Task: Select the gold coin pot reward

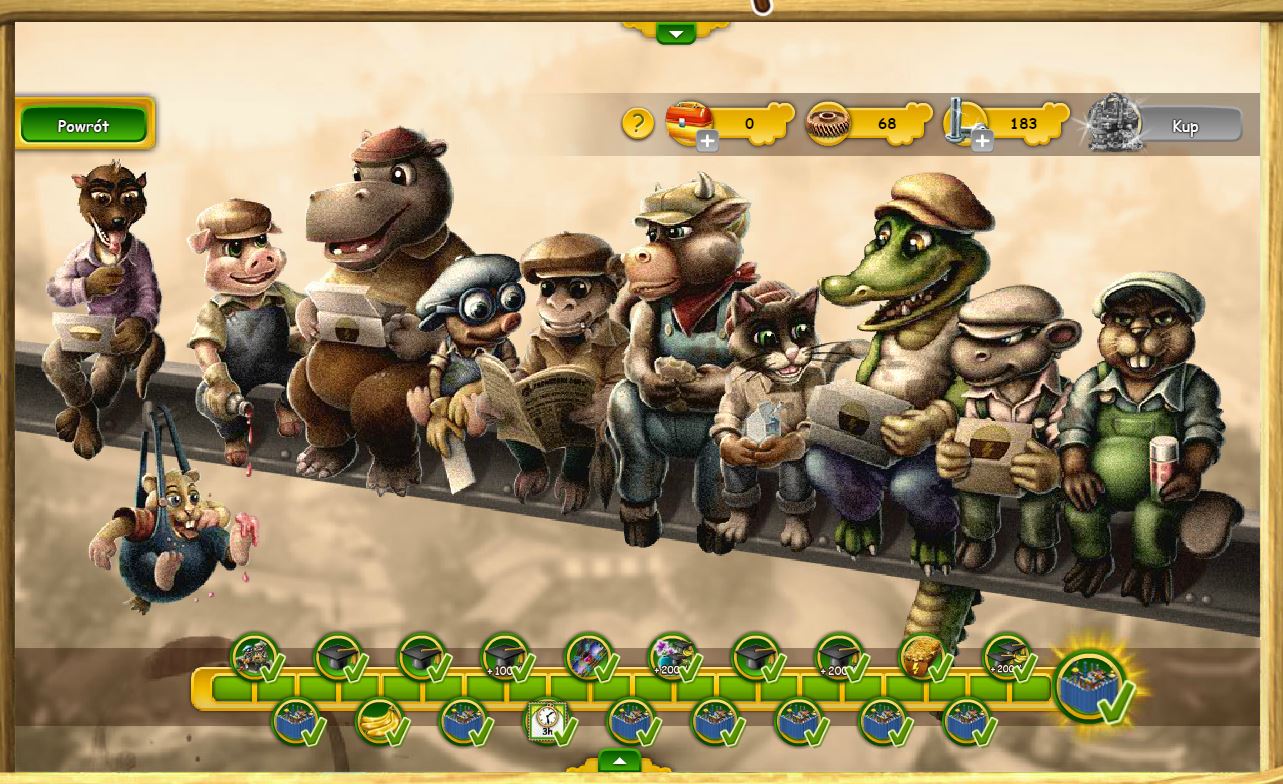Action: 921,657
